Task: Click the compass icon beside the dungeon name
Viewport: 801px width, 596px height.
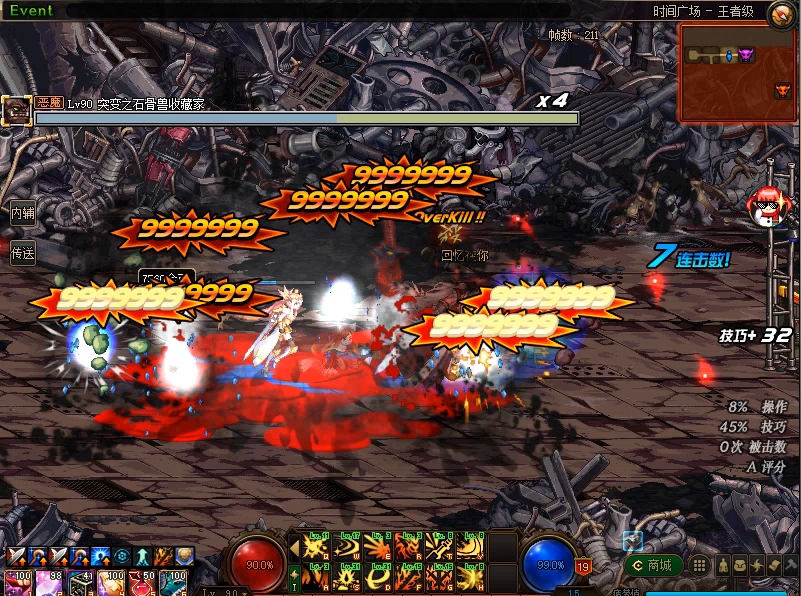Action: tap(781, 13)
